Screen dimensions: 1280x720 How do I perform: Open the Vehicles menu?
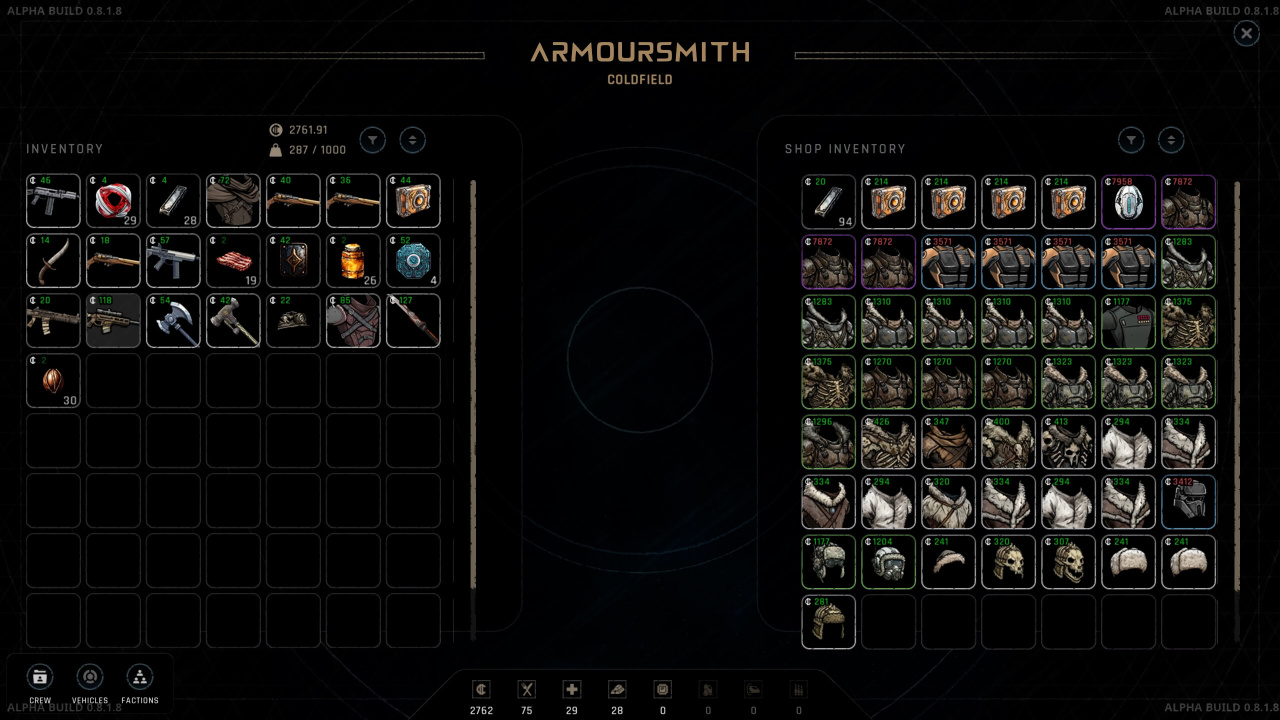(x=90, y=677)
